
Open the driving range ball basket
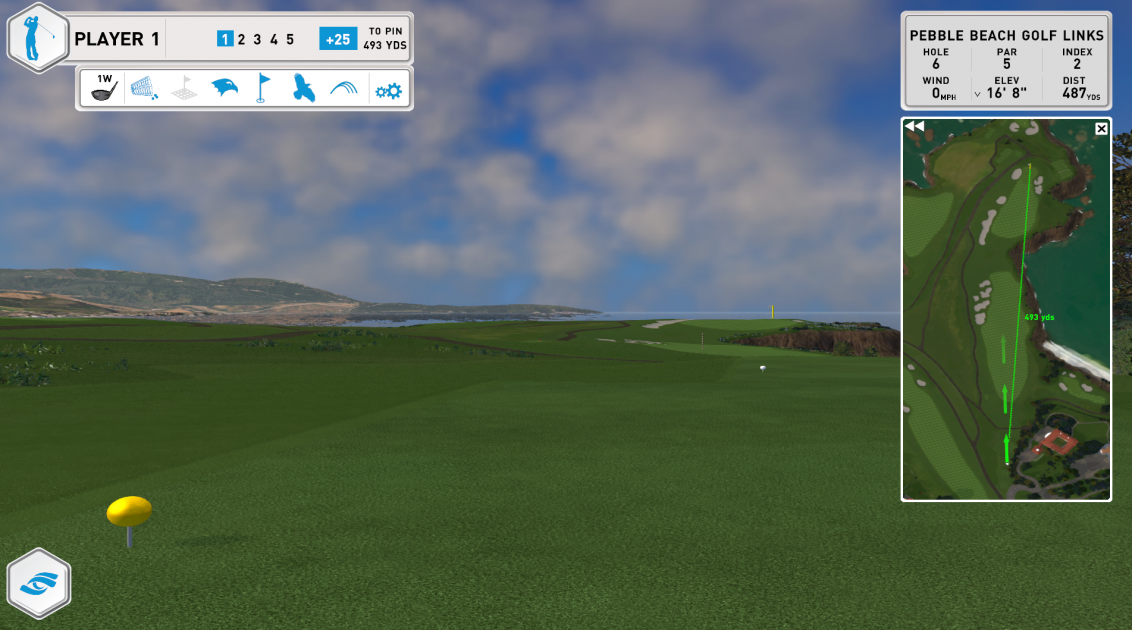tap(145, 89)
